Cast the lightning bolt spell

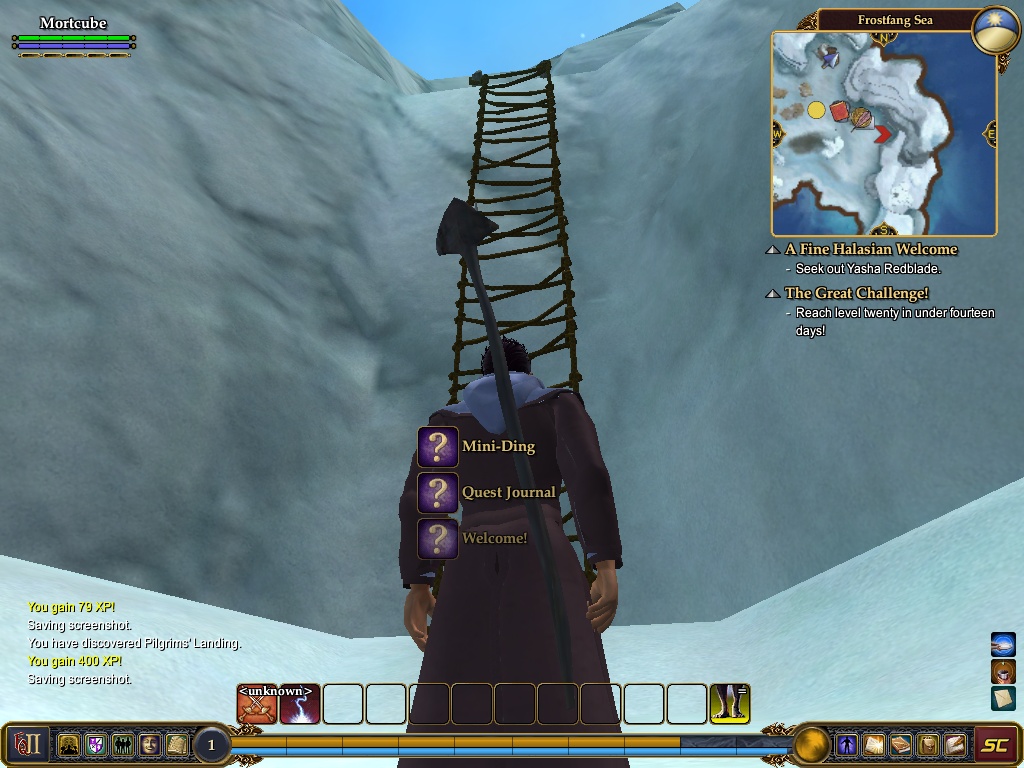300,704
